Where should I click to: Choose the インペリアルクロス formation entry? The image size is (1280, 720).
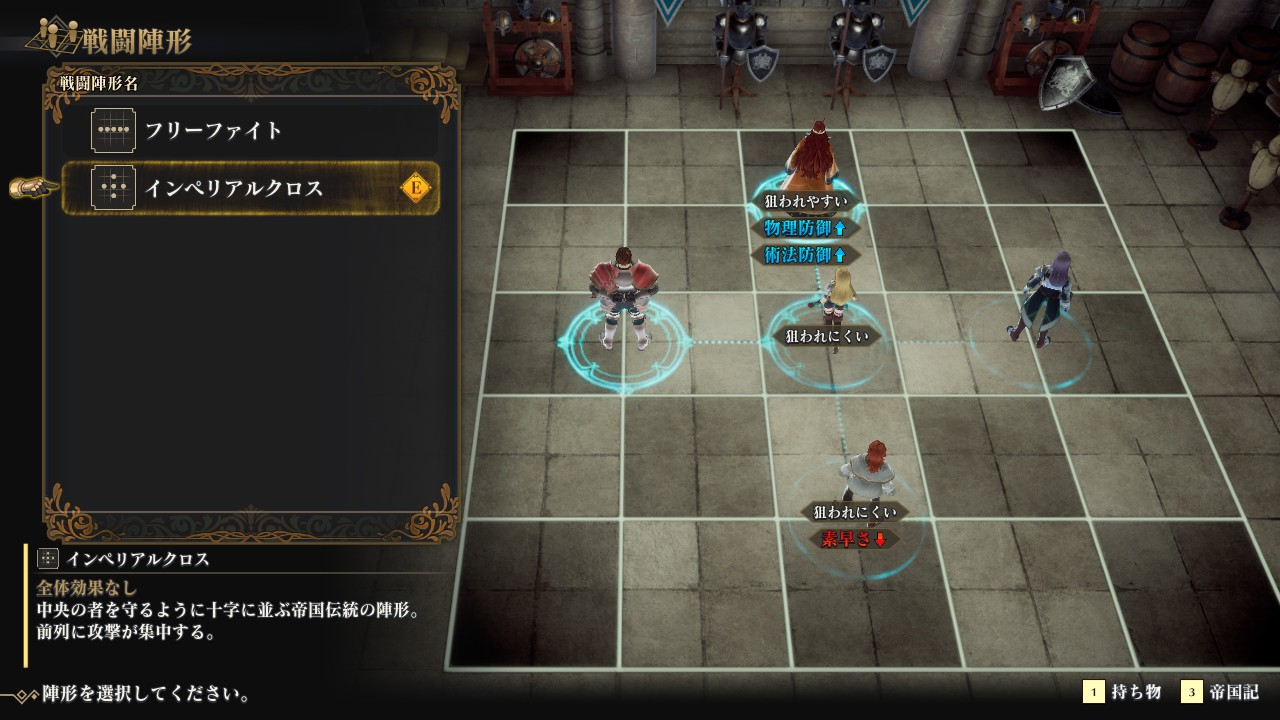coord(250,188)
